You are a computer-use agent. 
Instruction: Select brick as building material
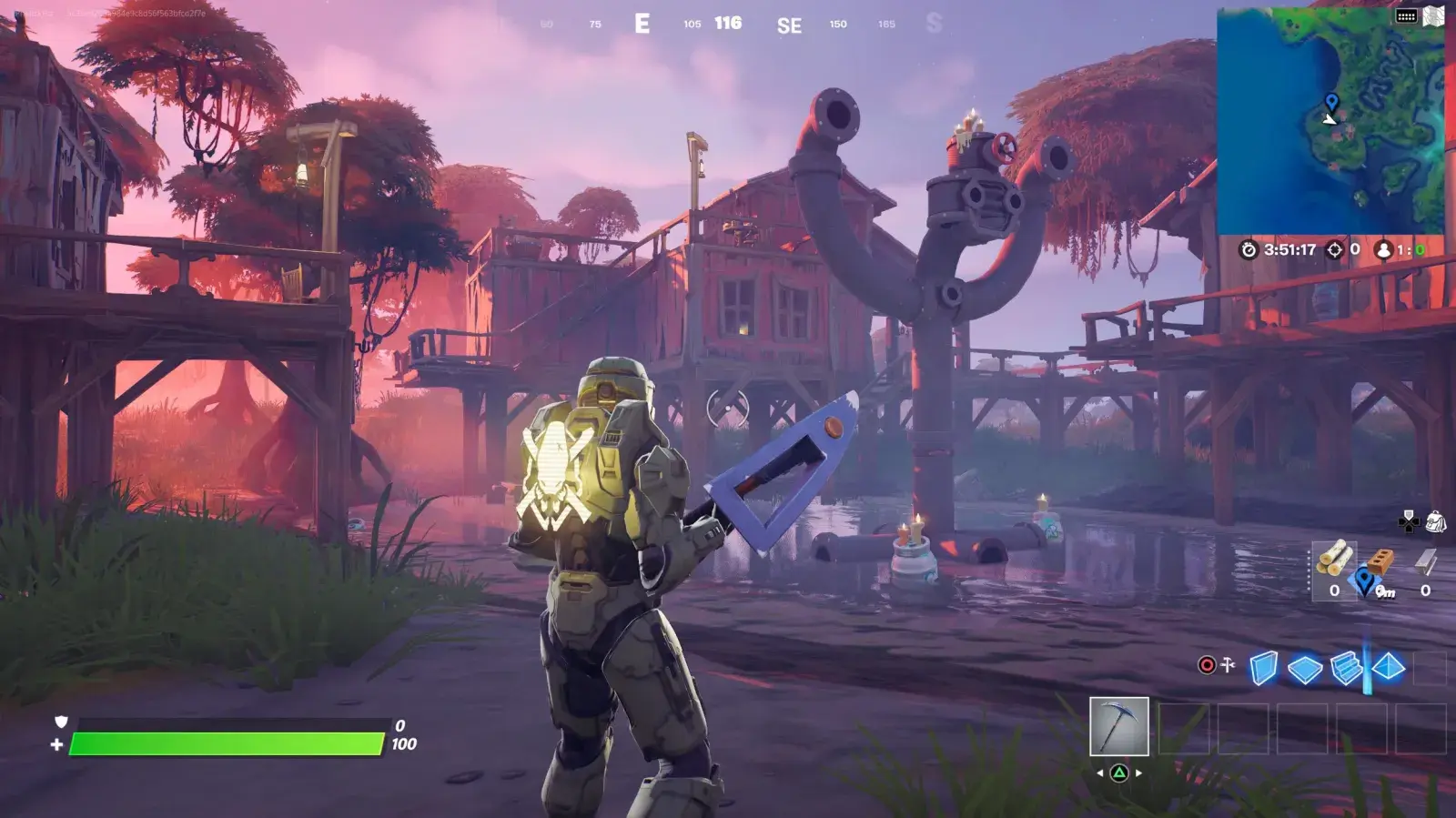tap(1380, 561)
